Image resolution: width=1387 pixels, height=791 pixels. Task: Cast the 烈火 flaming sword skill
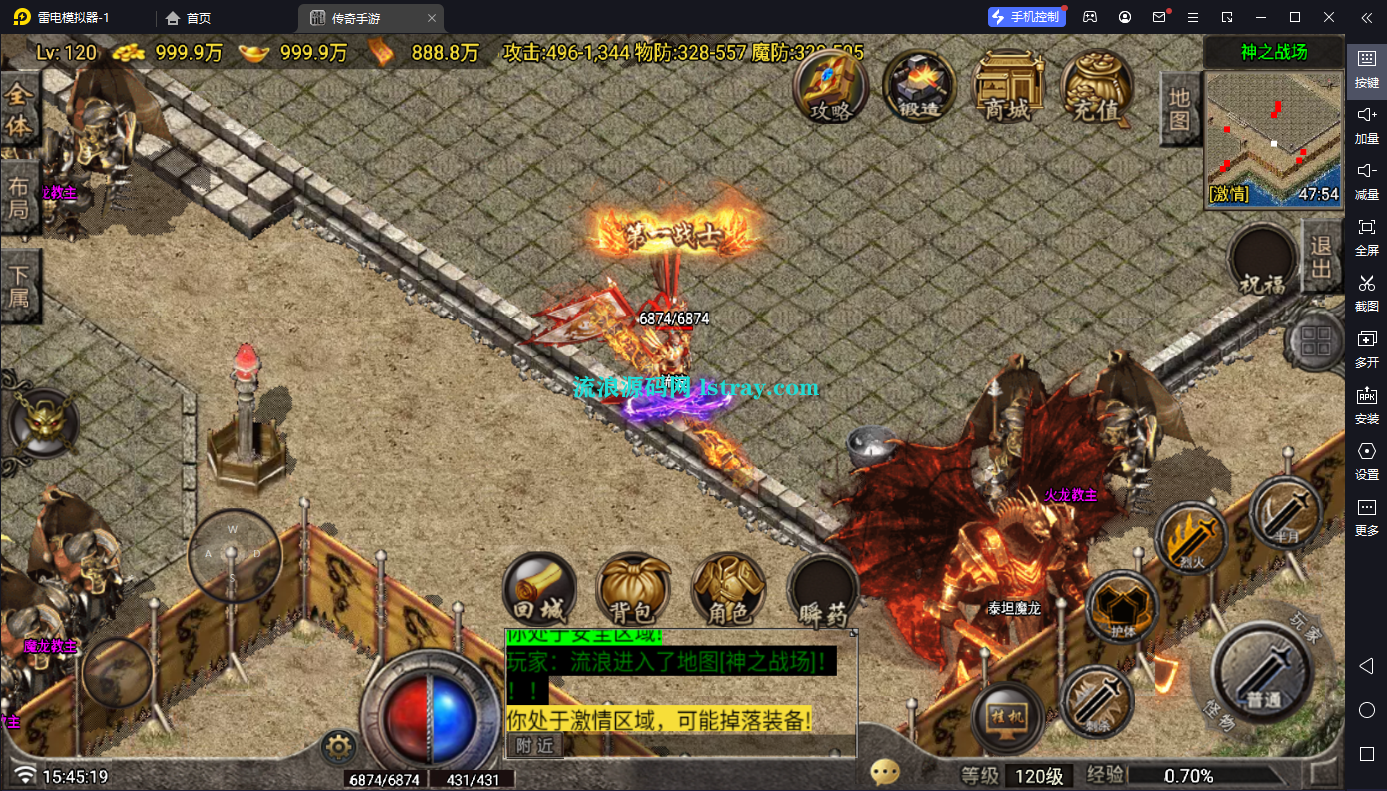pos(1191,539)
